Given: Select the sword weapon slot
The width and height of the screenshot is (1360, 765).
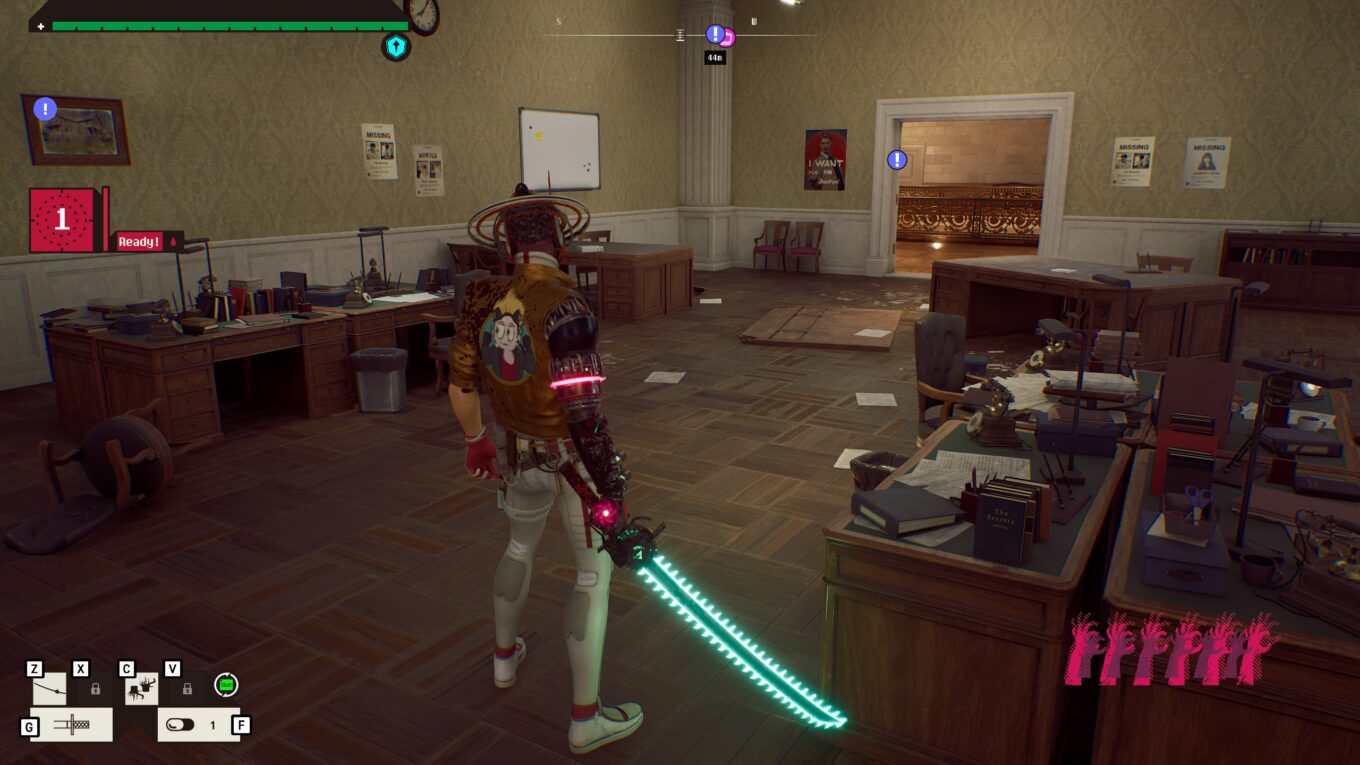Looking at the screenshot, I should (x=72, y=724).
